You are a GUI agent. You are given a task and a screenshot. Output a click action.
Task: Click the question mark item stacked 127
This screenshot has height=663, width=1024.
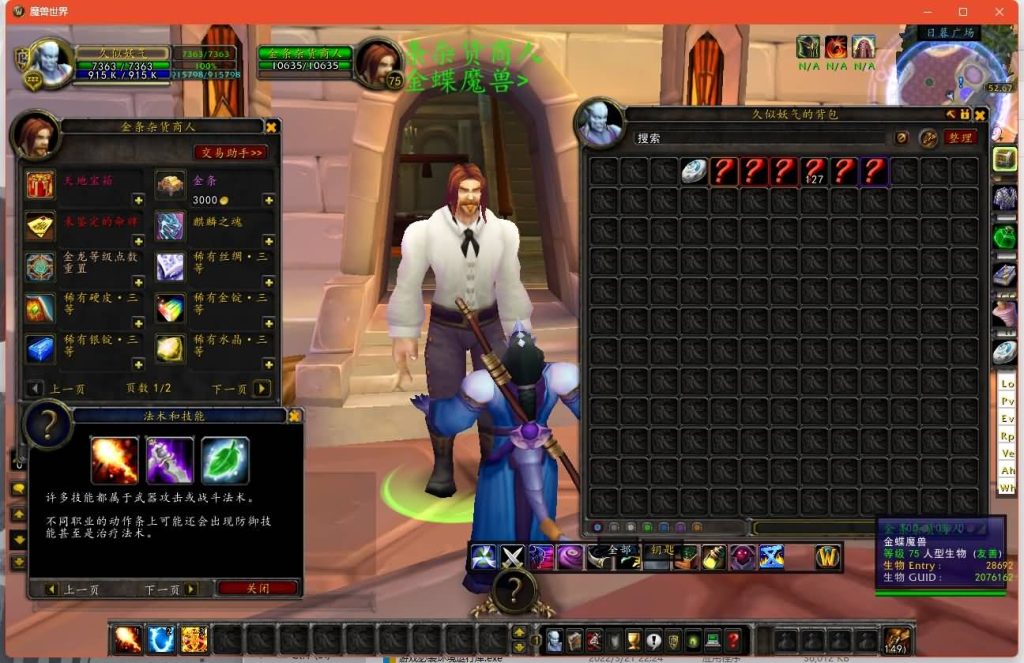point(815,171)
